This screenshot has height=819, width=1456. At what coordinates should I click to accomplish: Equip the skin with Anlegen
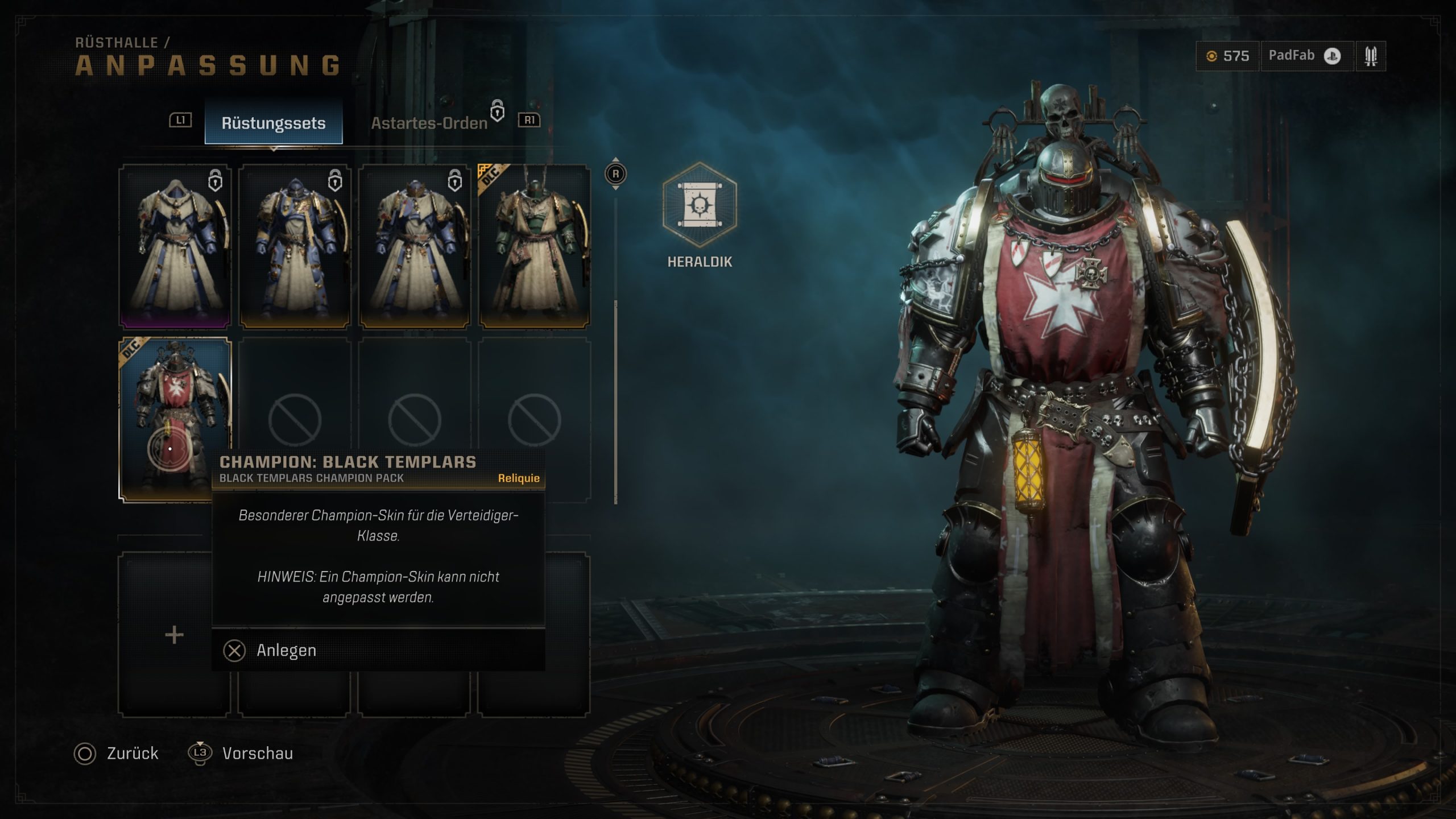point(286,650)
